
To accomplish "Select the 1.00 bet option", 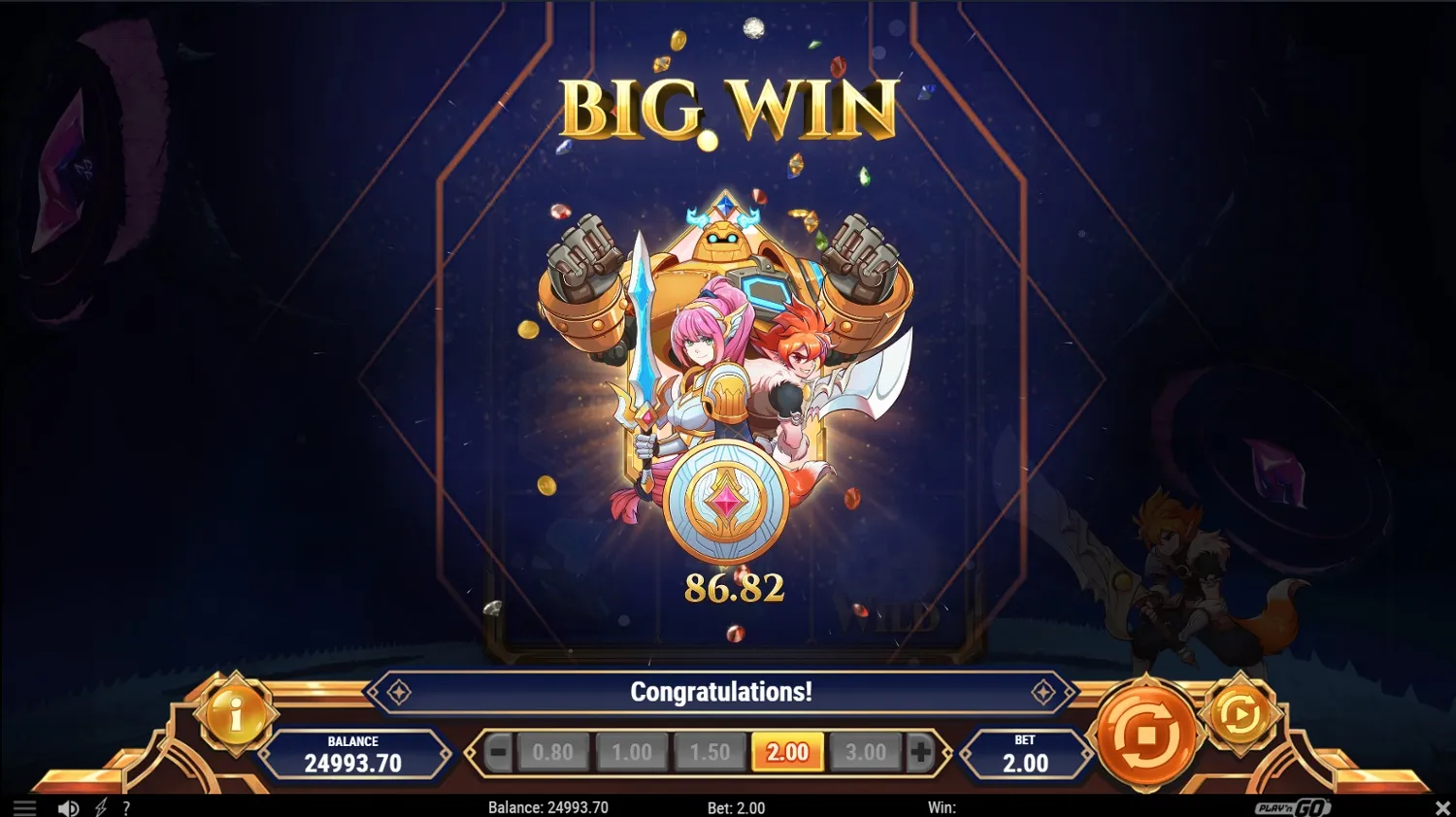I will [632, 751].
